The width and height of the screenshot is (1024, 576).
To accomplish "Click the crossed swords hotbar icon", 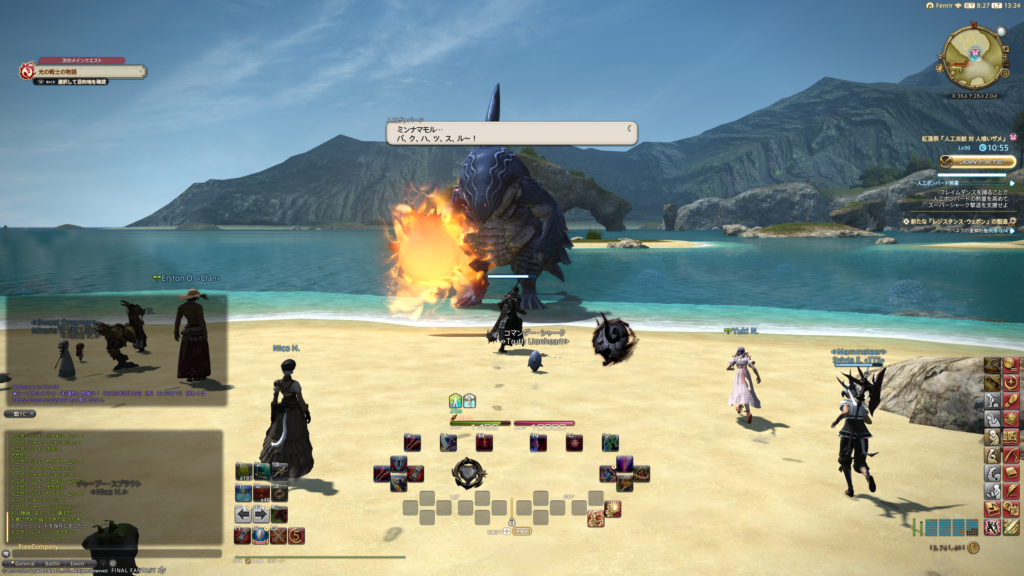I will click(x=279, y=536).
